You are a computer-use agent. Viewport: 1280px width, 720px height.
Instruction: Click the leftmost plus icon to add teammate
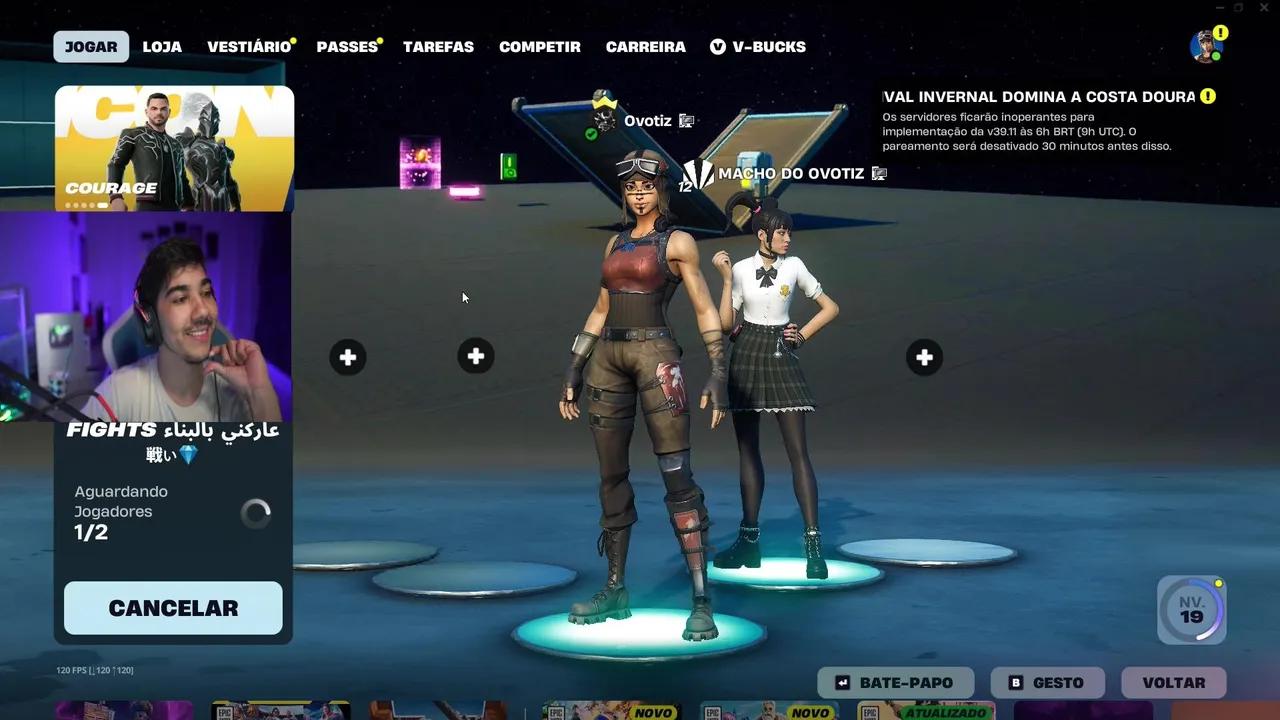[347, 356]
